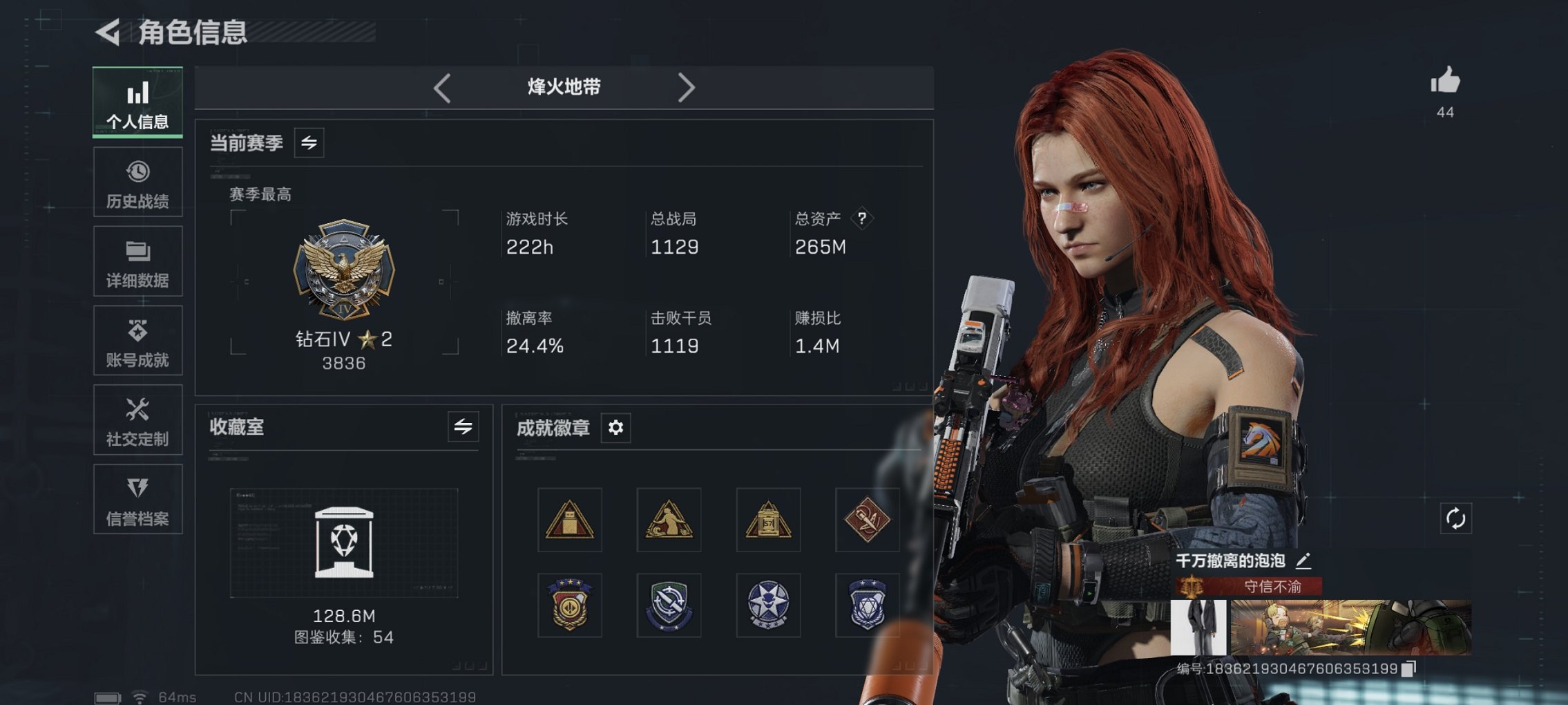Viewport: 1568px width, 705px height.
Task: Switch to the 烽火地带 mode tab
Action: click(x=563, y=87)
